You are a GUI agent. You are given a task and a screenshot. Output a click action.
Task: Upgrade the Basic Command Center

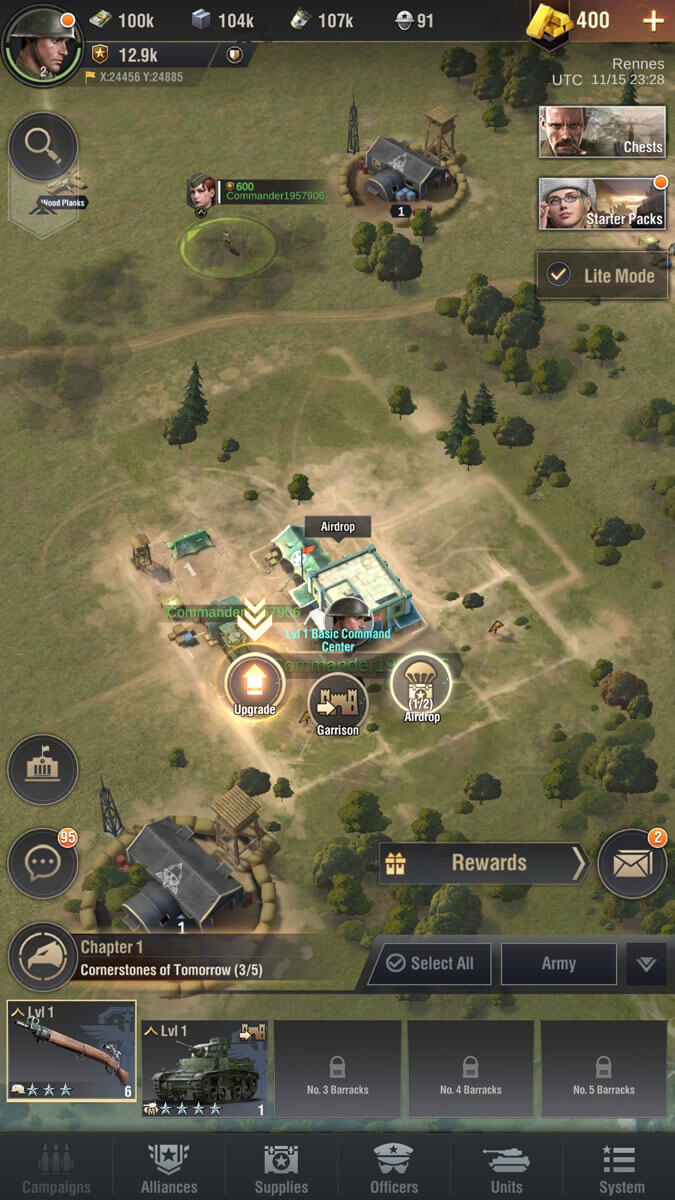255,685
